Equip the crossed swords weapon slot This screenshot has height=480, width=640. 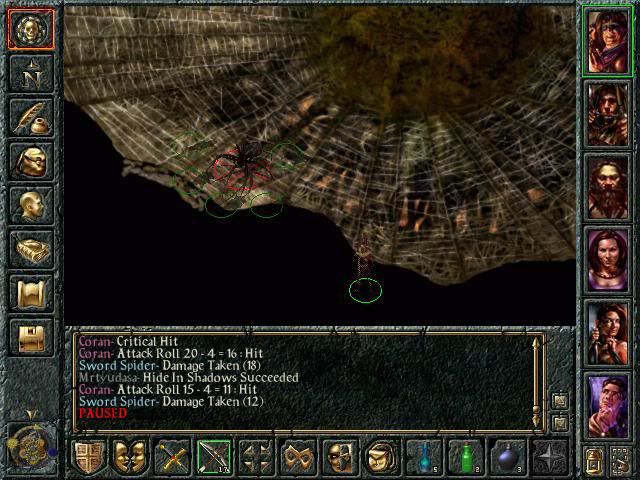click(x=172, y=457)
